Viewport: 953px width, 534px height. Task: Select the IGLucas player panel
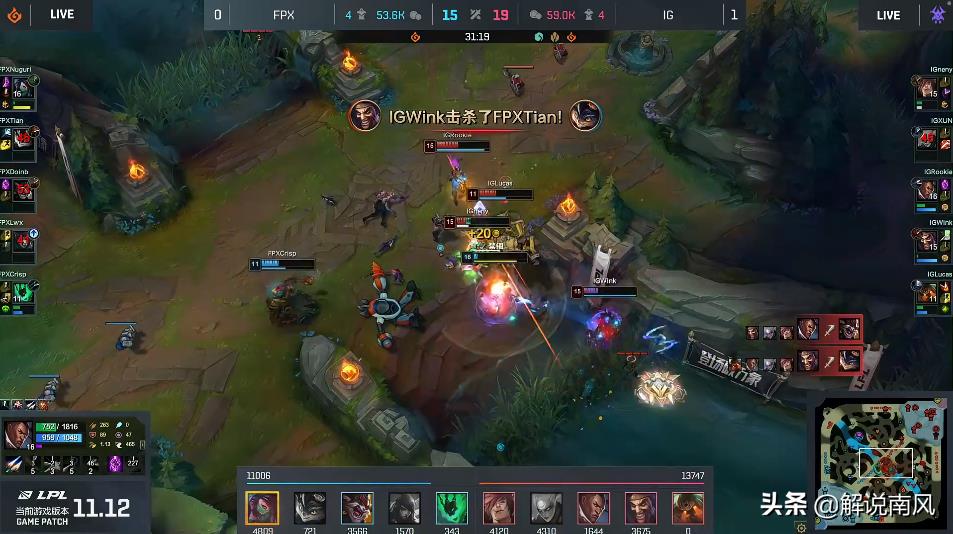point(934,292)
